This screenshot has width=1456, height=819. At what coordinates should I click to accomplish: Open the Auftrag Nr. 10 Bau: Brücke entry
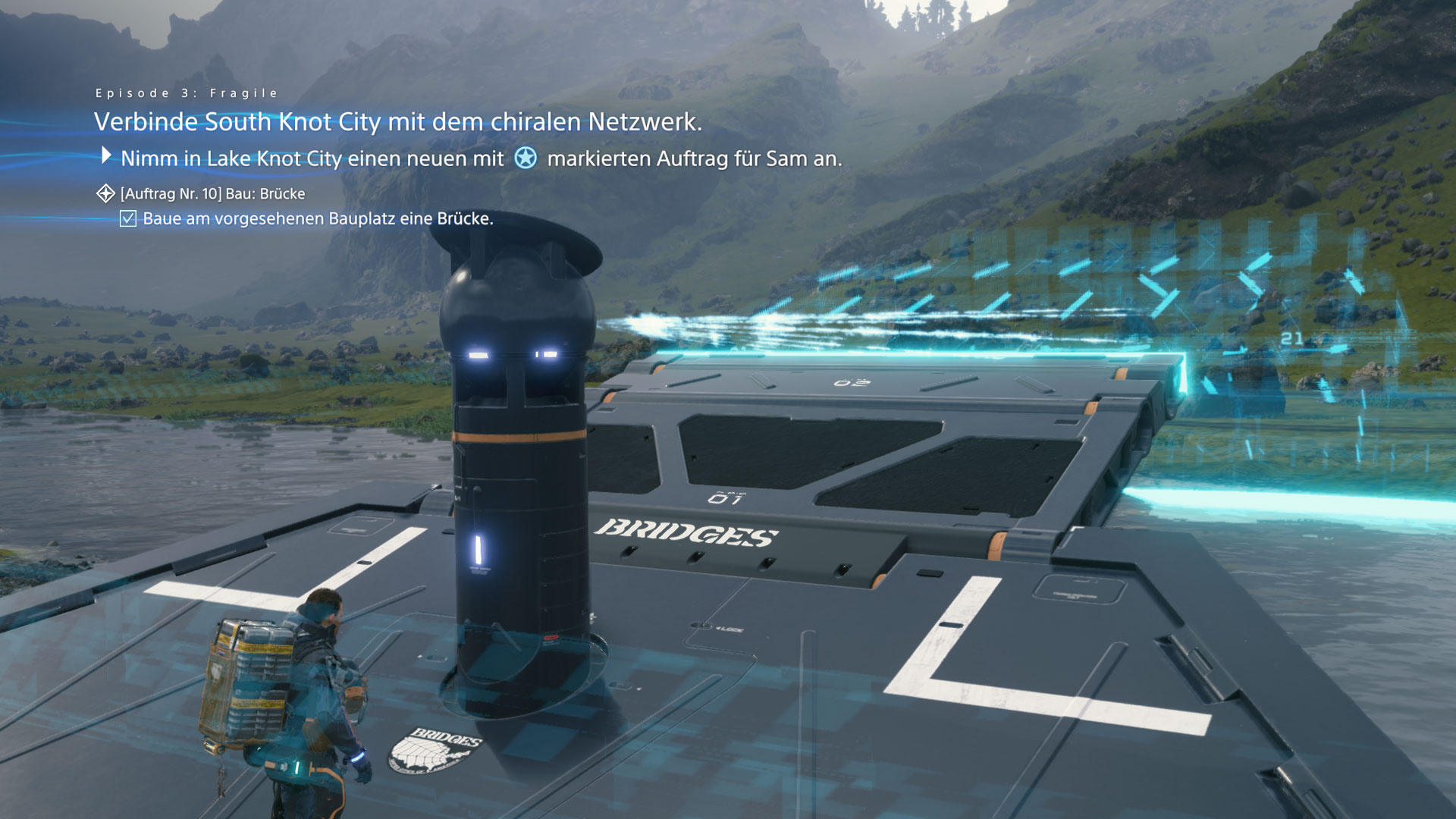[x=212, y=194]
